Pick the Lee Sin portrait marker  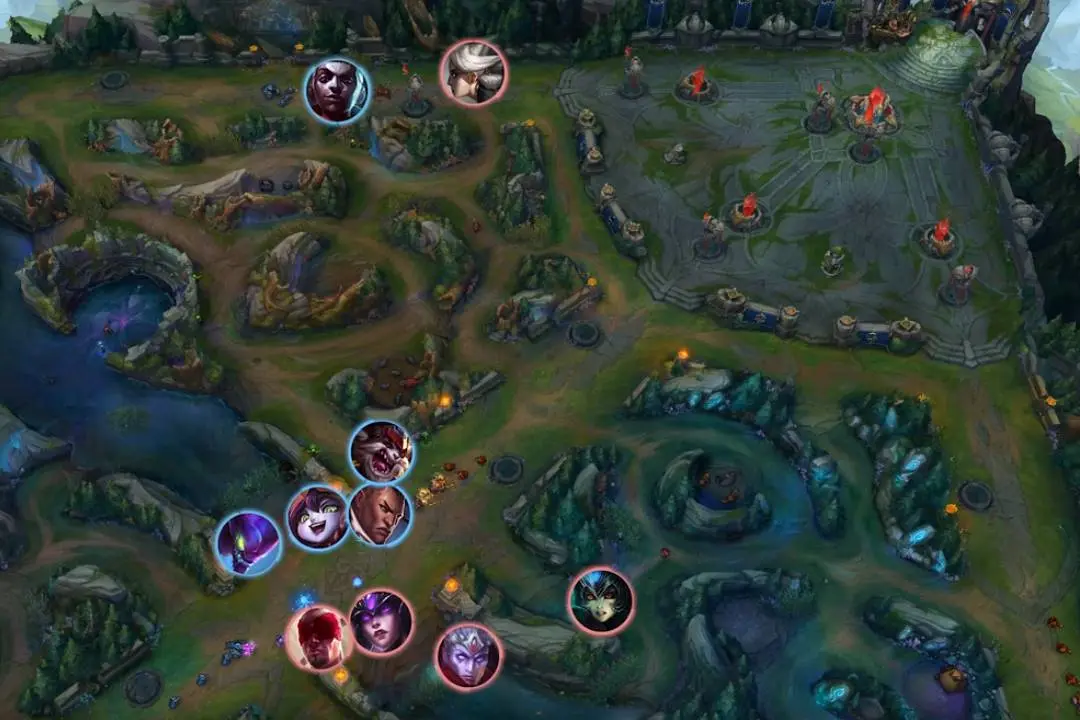click(319, 638)
